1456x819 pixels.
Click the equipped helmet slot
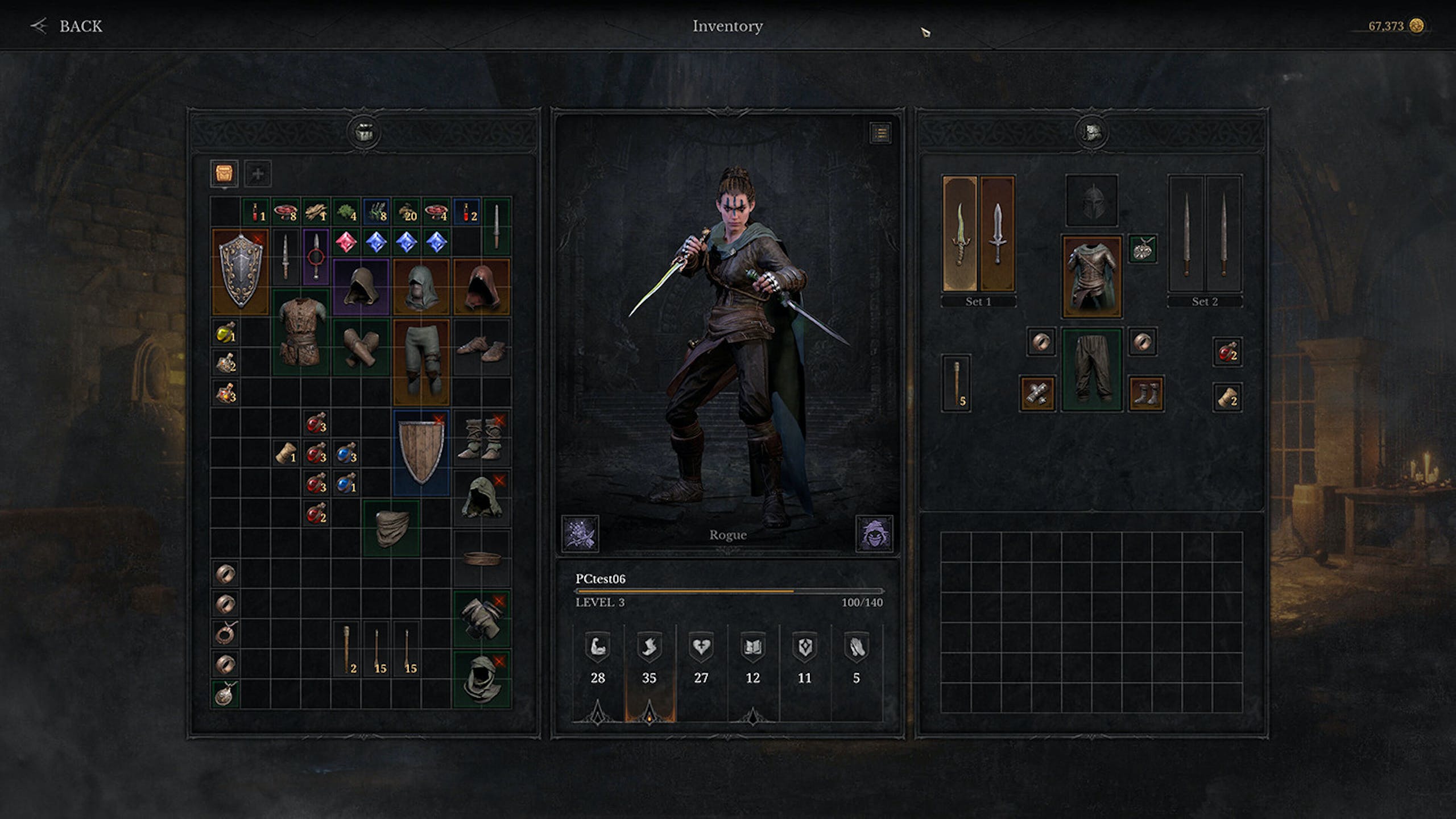(x=1091, y=200)
